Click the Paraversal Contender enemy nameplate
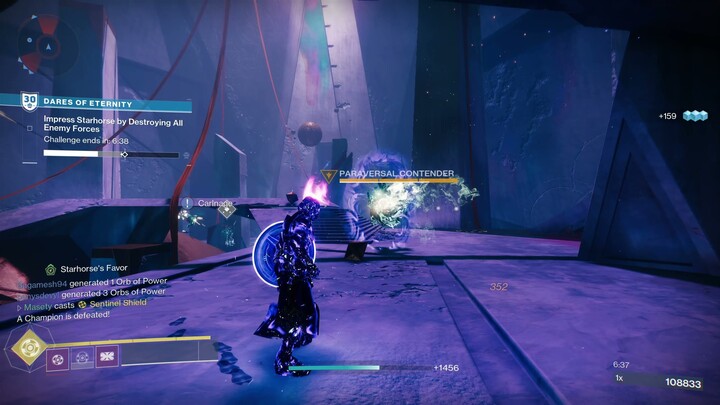Screen dimensions: 720x405 [x=396, y=174]
